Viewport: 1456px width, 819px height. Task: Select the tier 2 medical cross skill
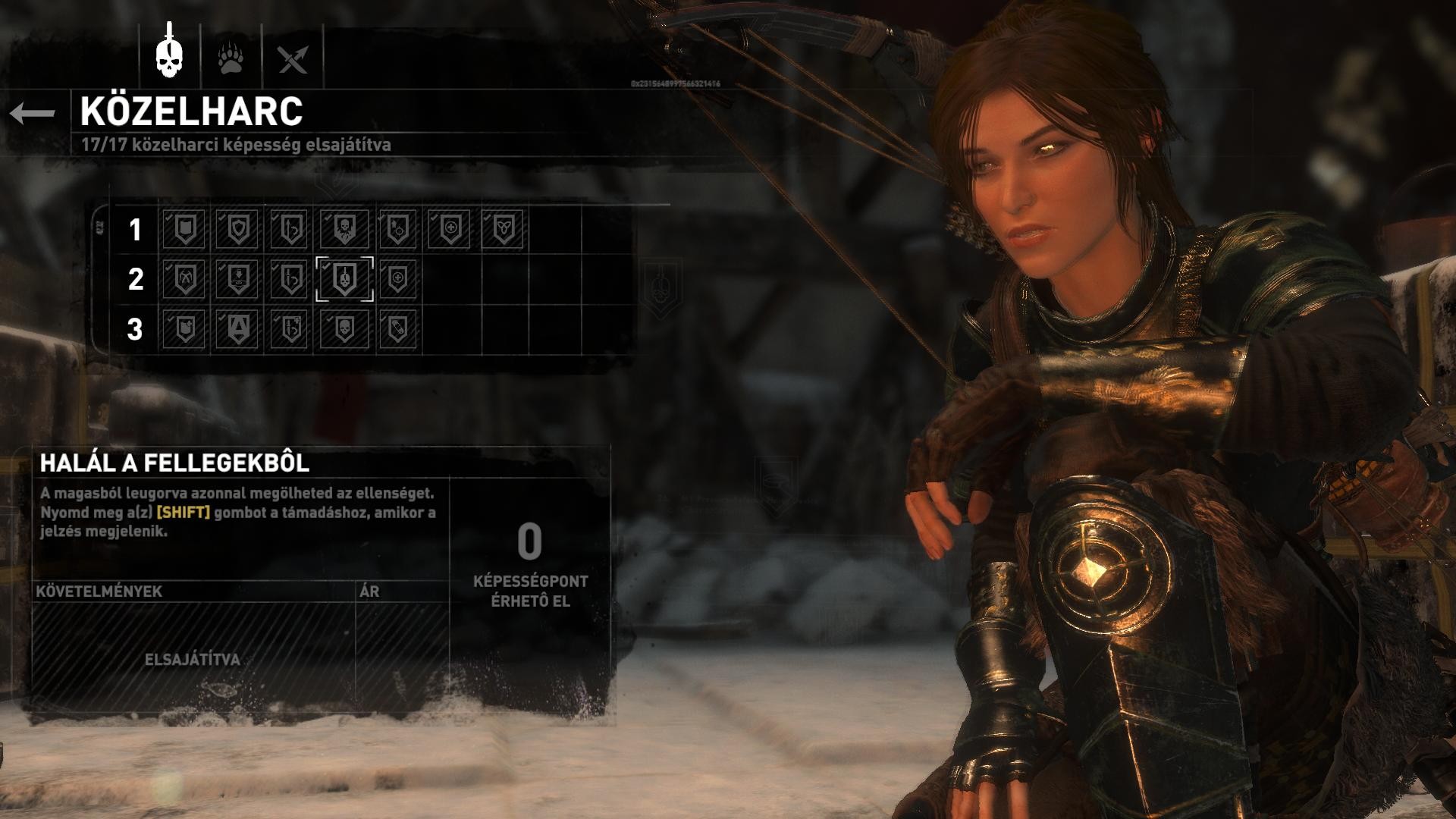point(397,279)
